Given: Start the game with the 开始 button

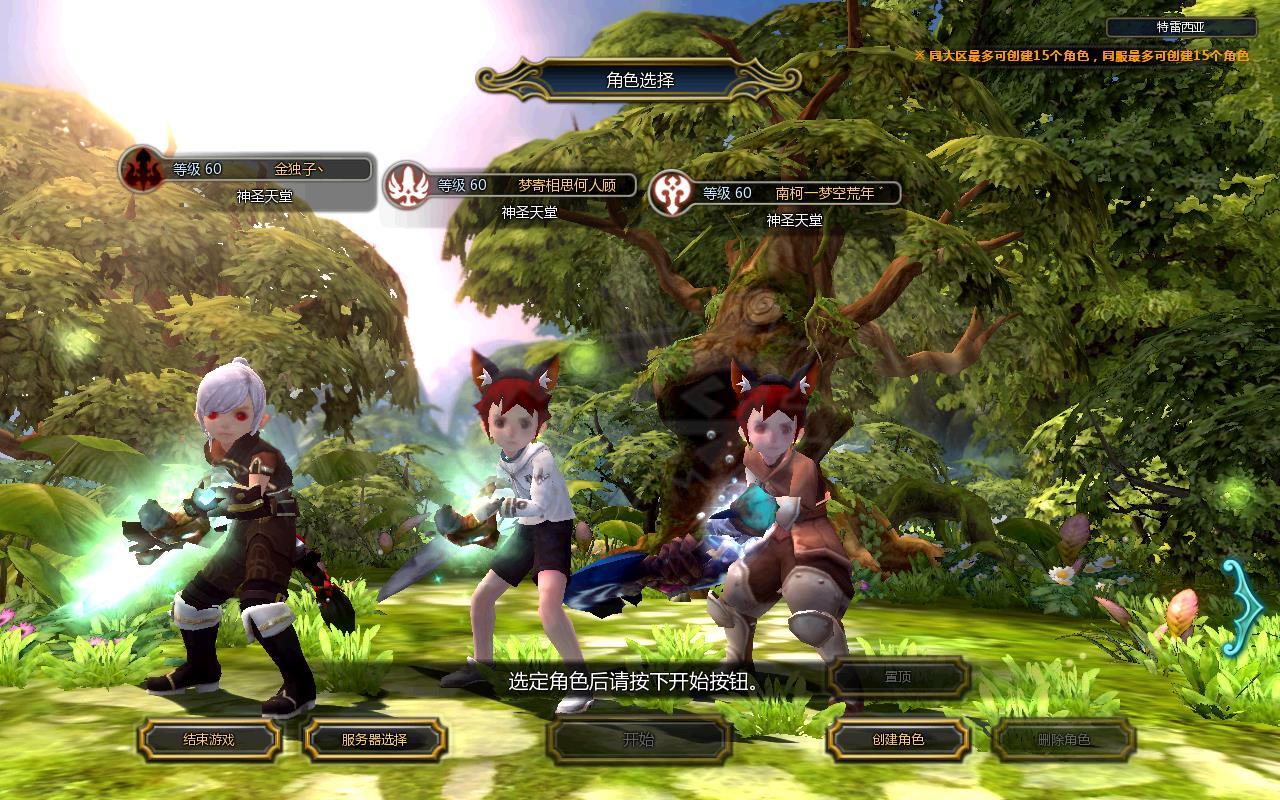Looking at the screenshot, I should (639, 740).
